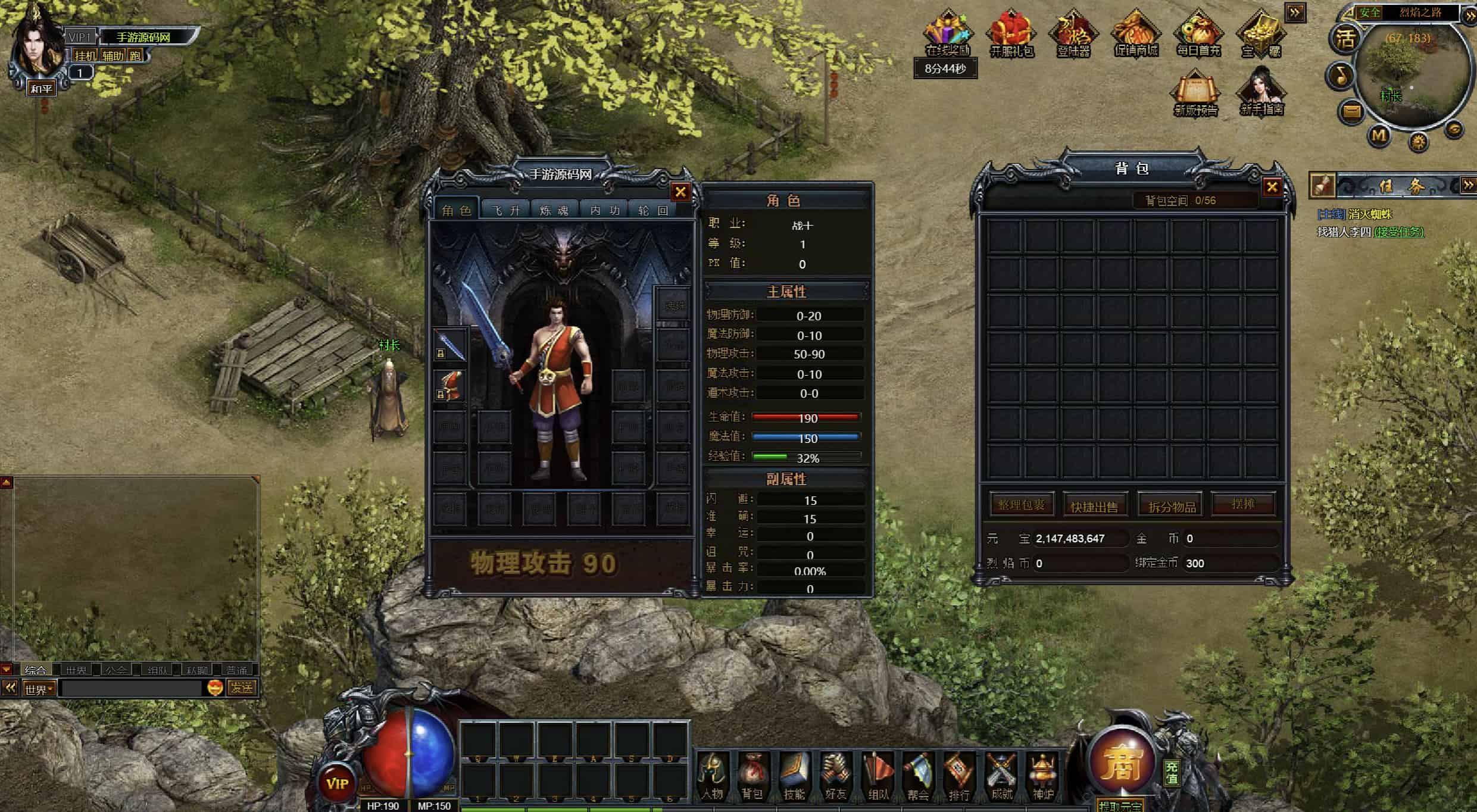Viewport: 1477px width, 812px height.
Task: Switch to the 轮回 tab
Action: [x=654, y=210]
